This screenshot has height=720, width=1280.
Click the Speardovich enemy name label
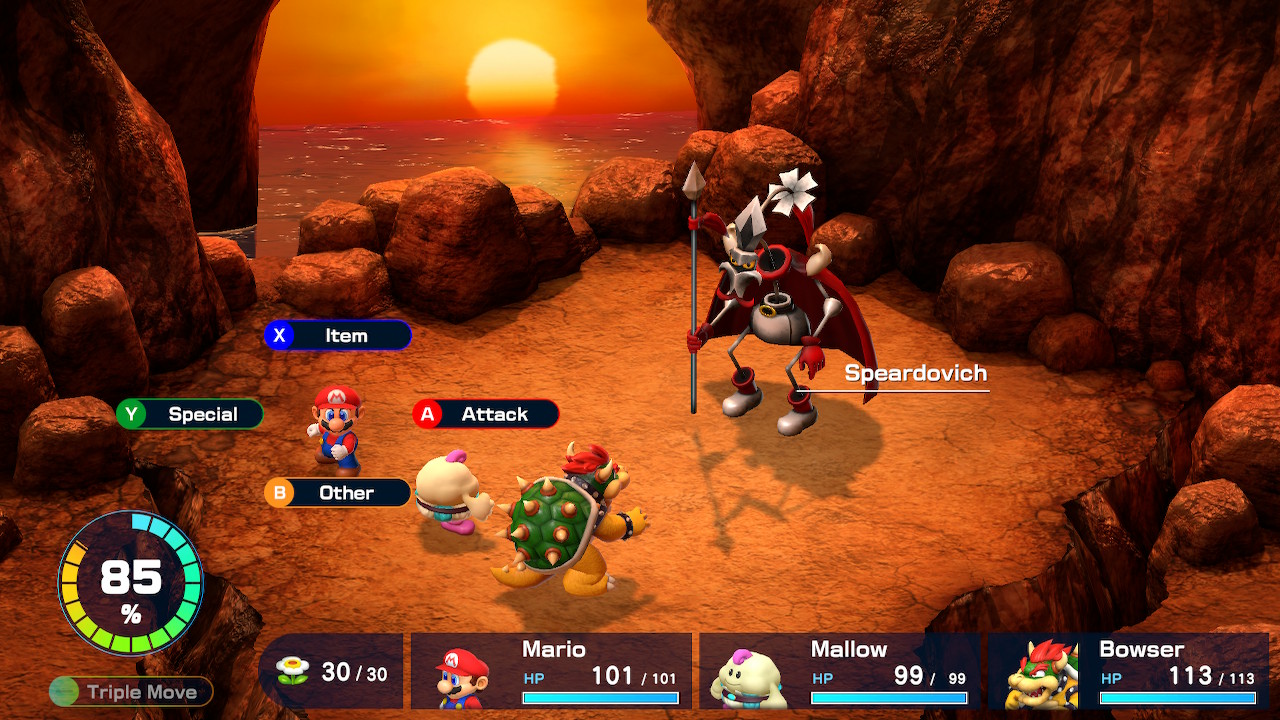[913, 373]
